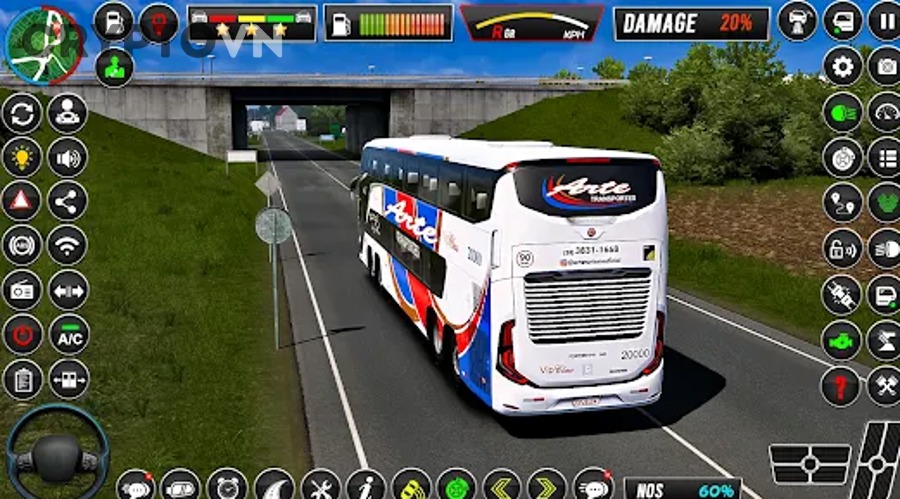Sound the horn speaker button
The width and height of the screenshot is (900, 499).
(68, 157)
